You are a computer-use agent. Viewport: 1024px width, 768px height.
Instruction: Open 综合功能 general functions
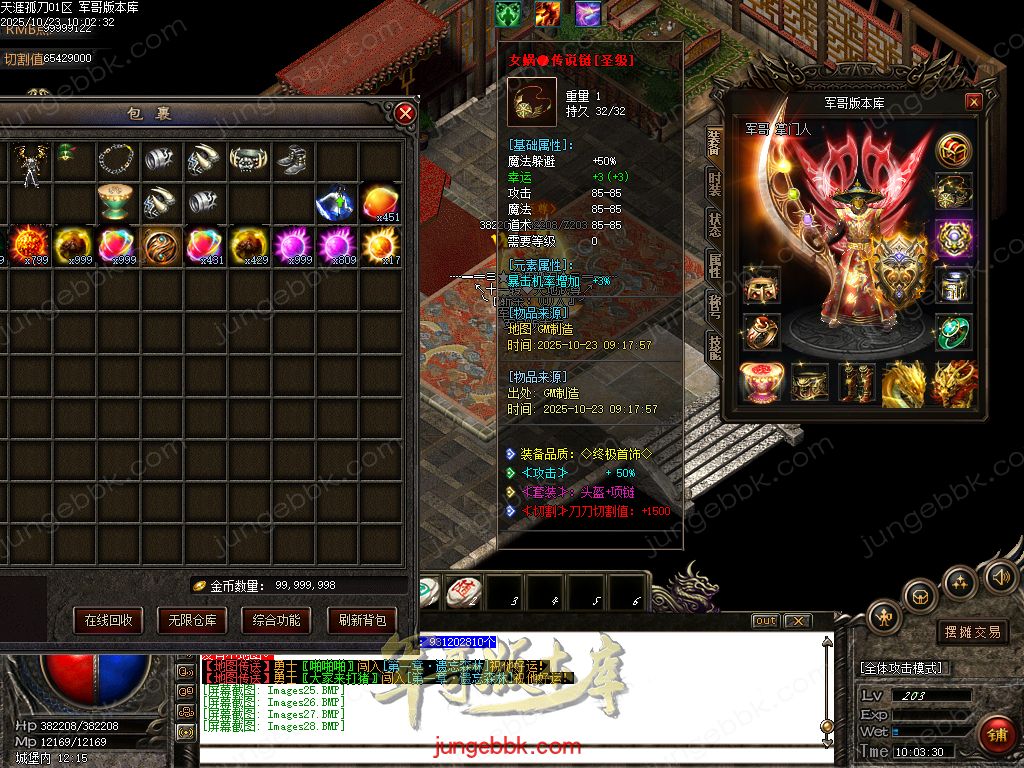click(x=276, y=620)
